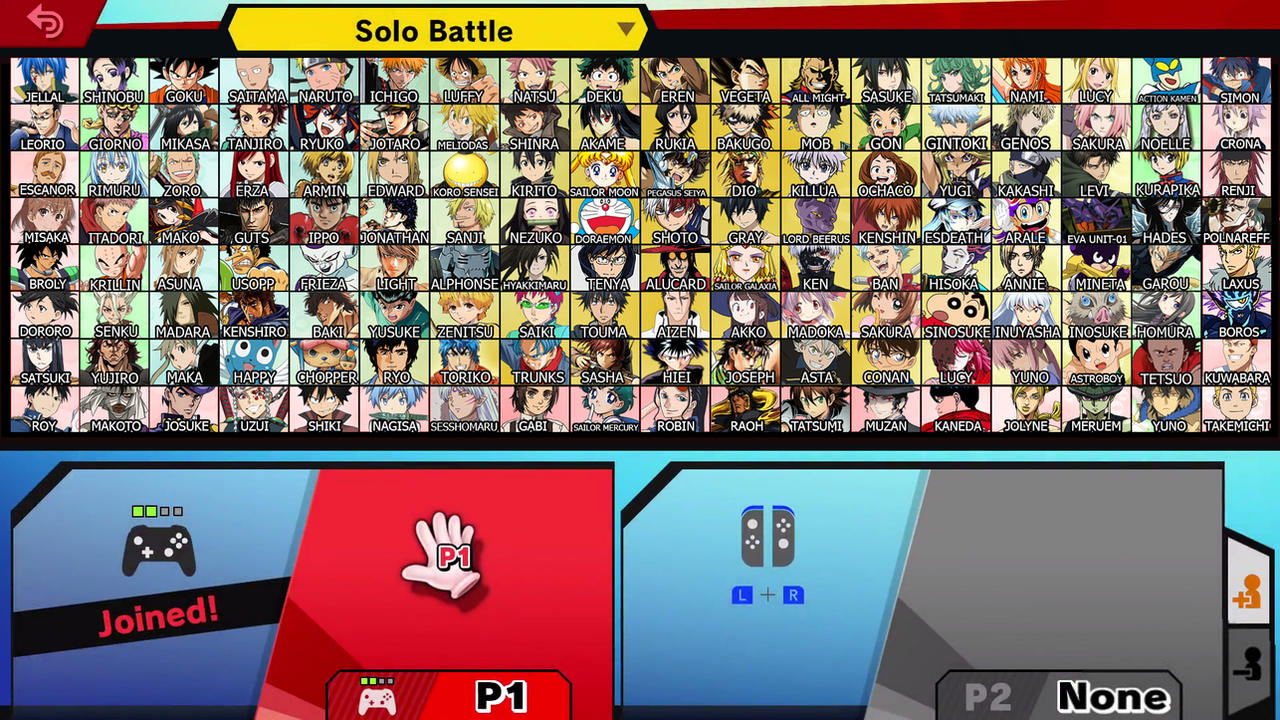Click the P2 None nameplate
Screen dimensions: 1280x720
point(1058,695)
